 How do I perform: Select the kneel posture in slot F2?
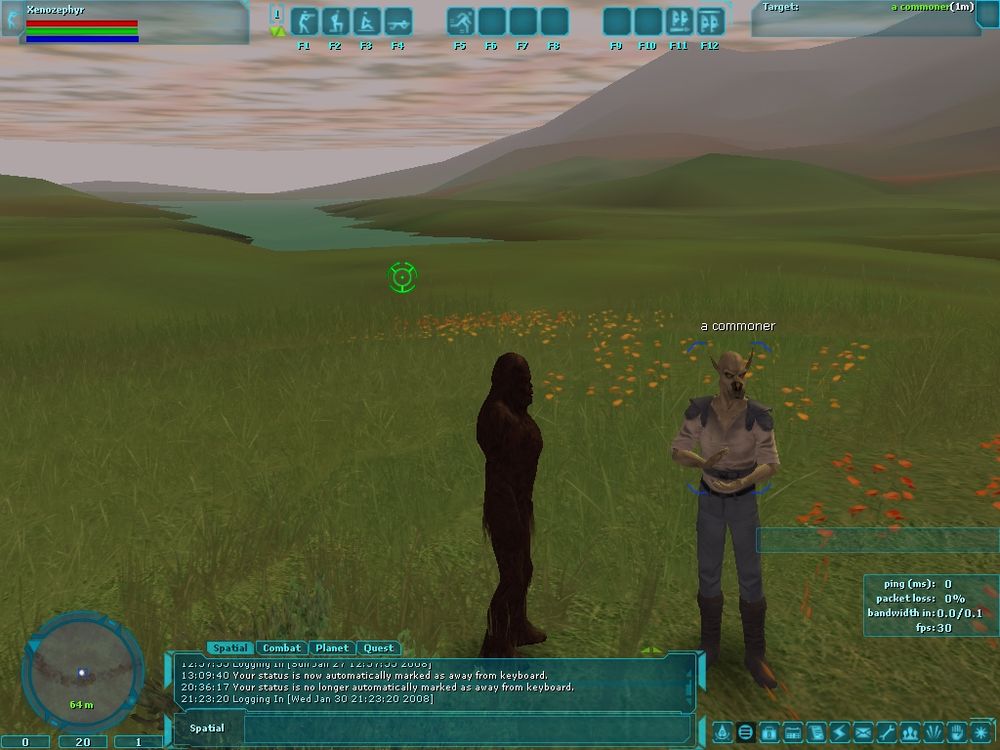point(336,22)
